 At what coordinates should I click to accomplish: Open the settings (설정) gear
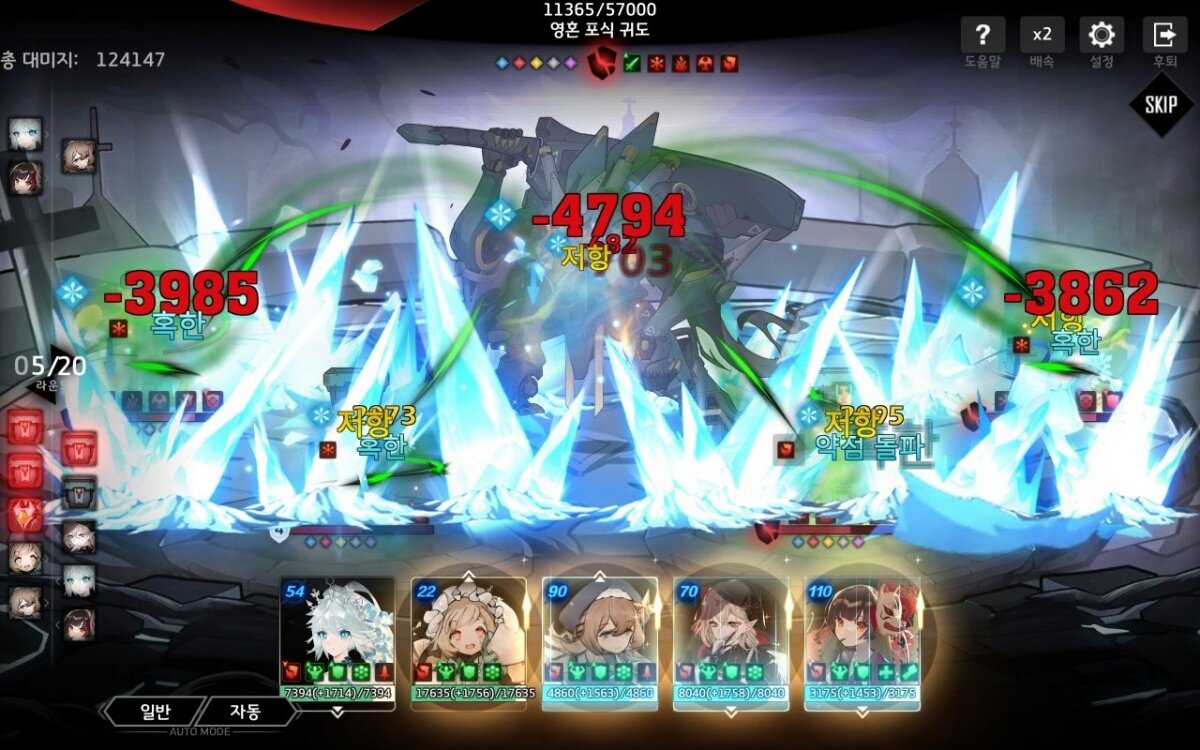coord(1101,36)
